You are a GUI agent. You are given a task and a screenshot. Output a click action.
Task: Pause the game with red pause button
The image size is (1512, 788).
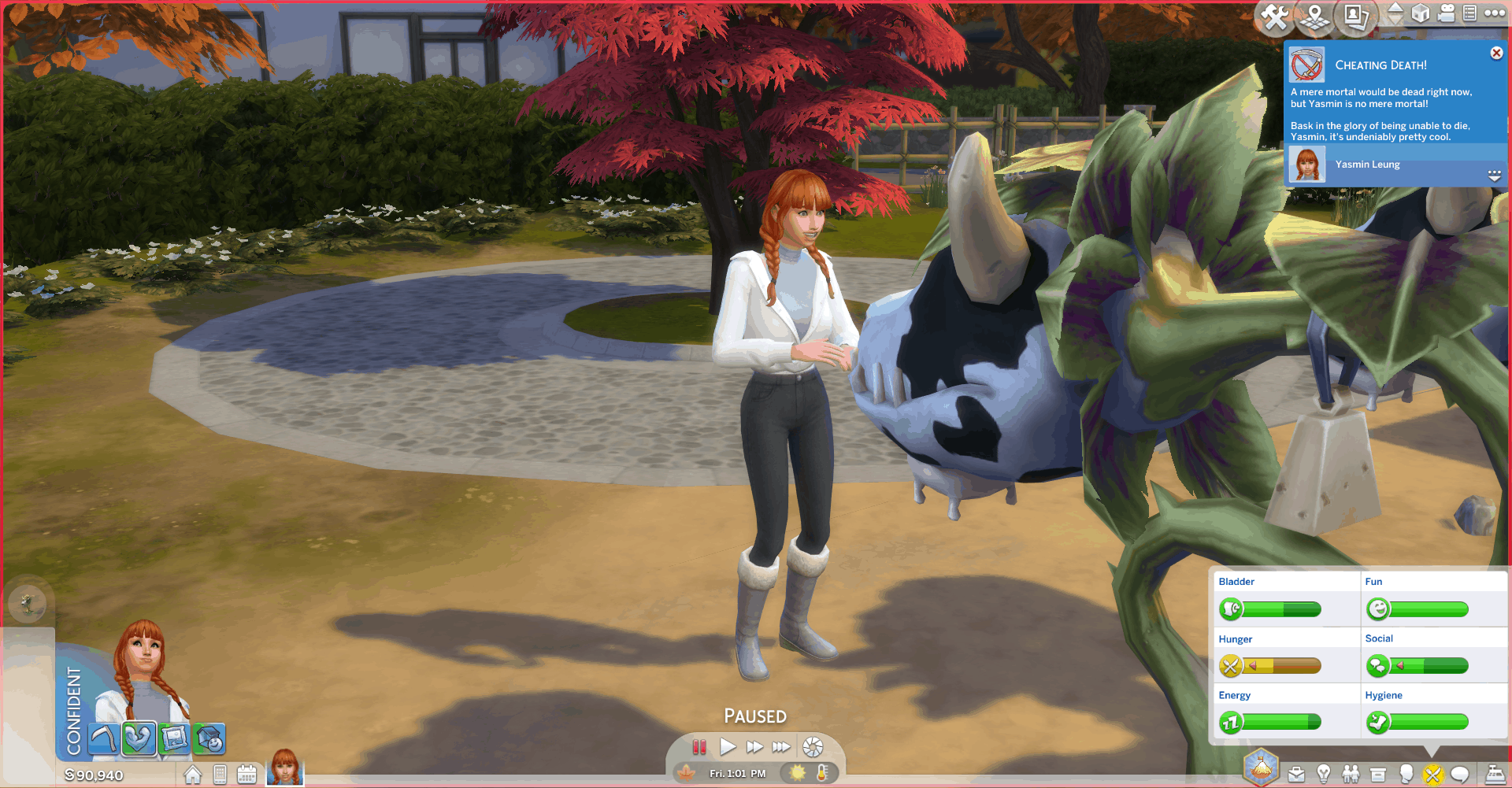coord(699,746)
